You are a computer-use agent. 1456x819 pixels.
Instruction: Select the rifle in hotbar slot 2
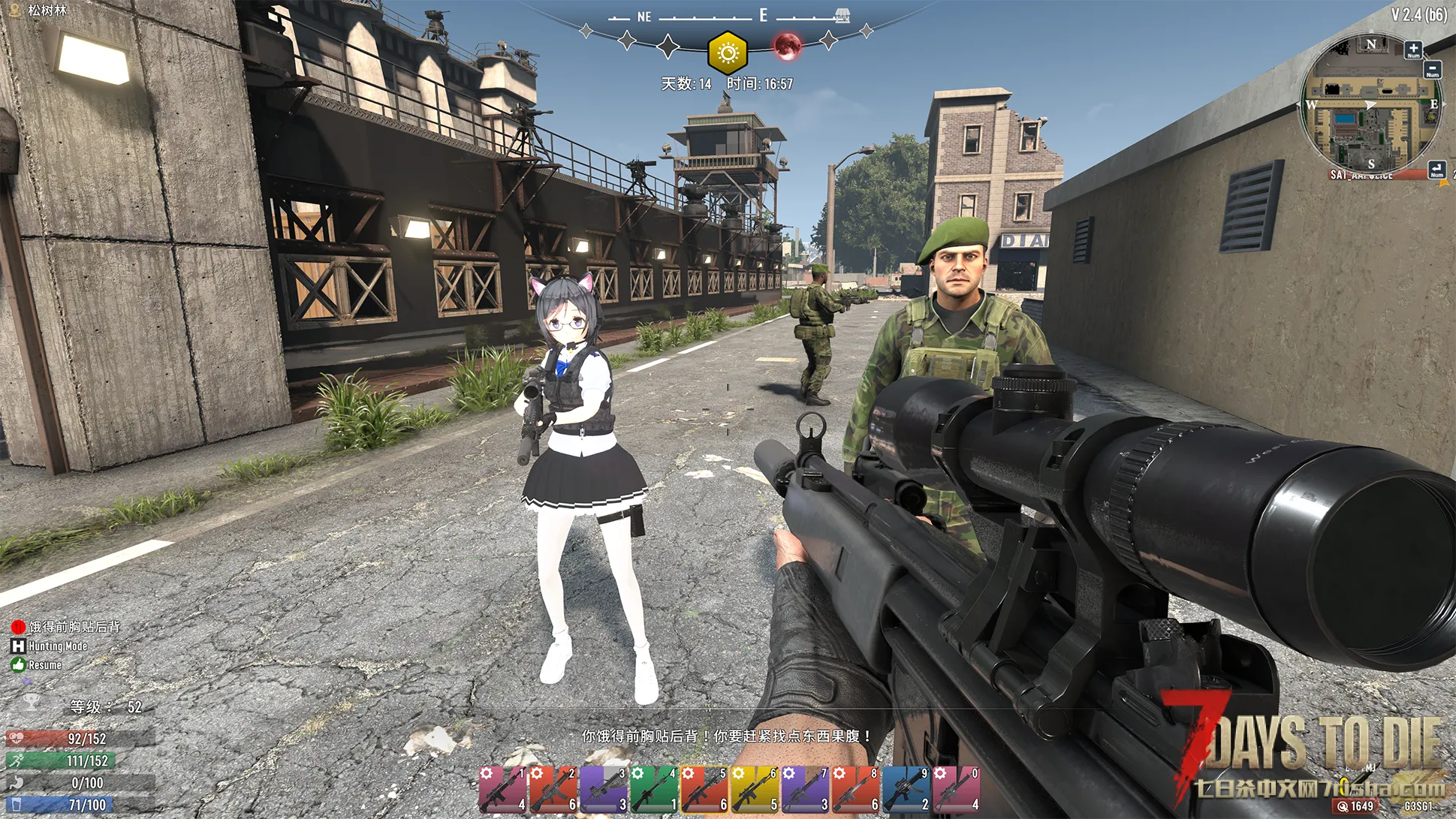click(553, 790)
